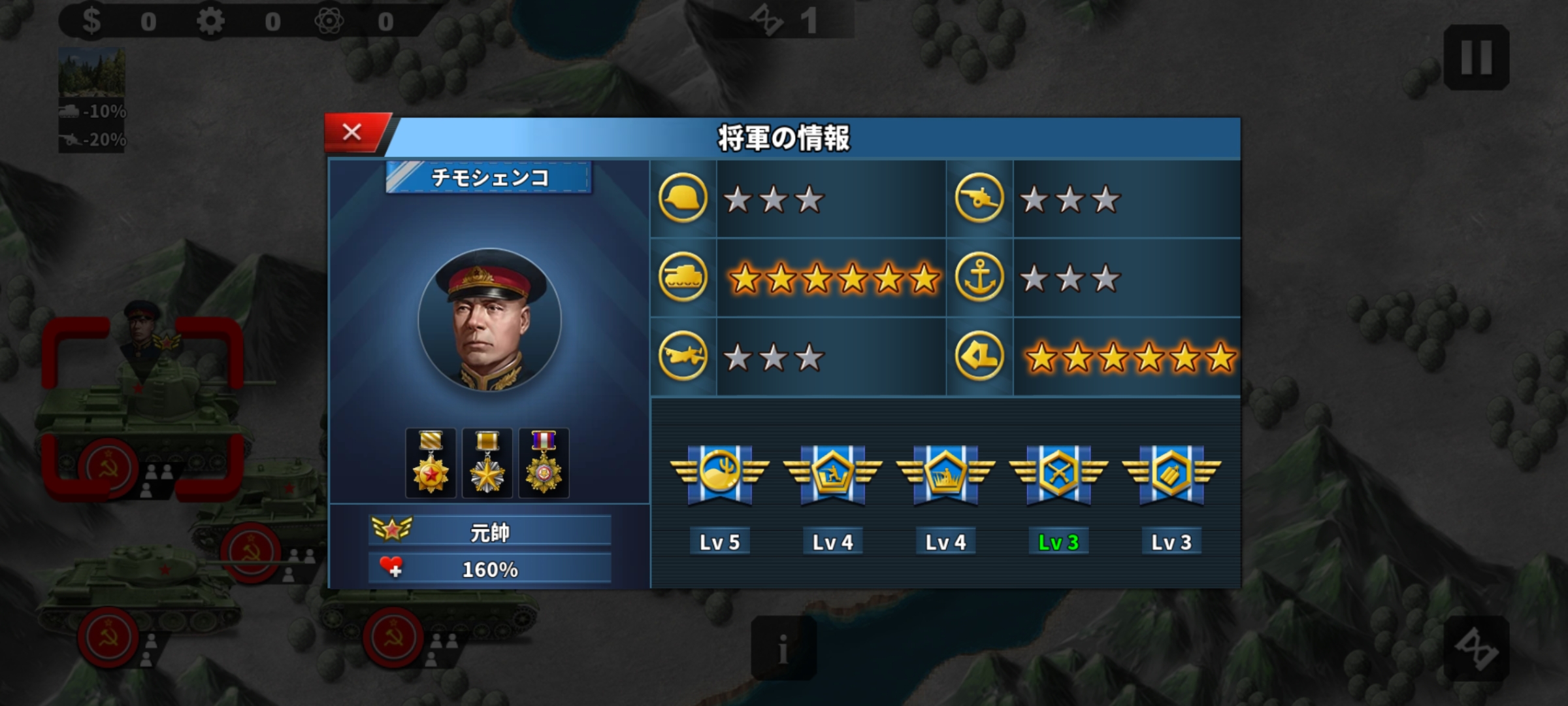
Task: Tap General Timoshenko's portrait
Action: pyautogui.click(x=489, y=320)
